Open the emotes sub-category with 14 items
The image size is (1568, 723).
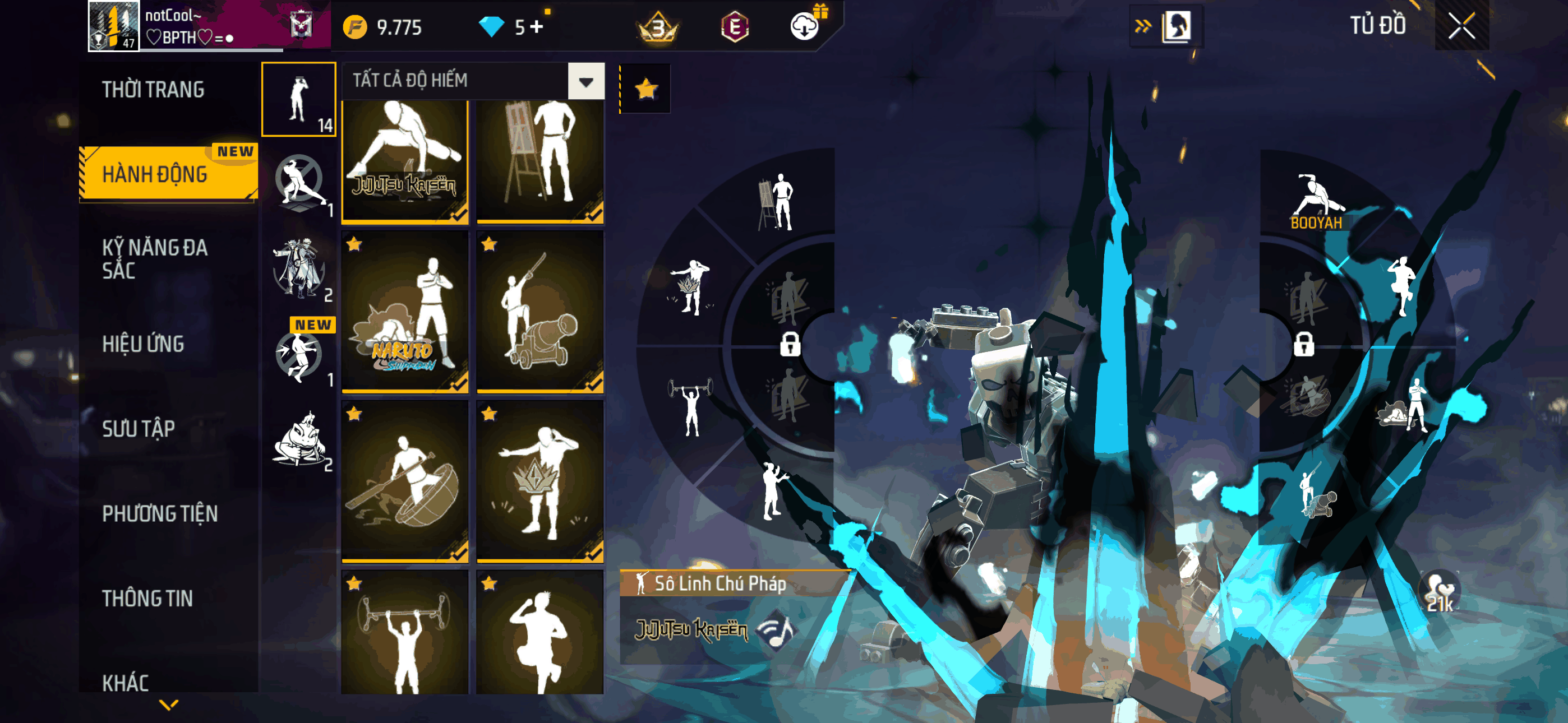pos(298,99)
